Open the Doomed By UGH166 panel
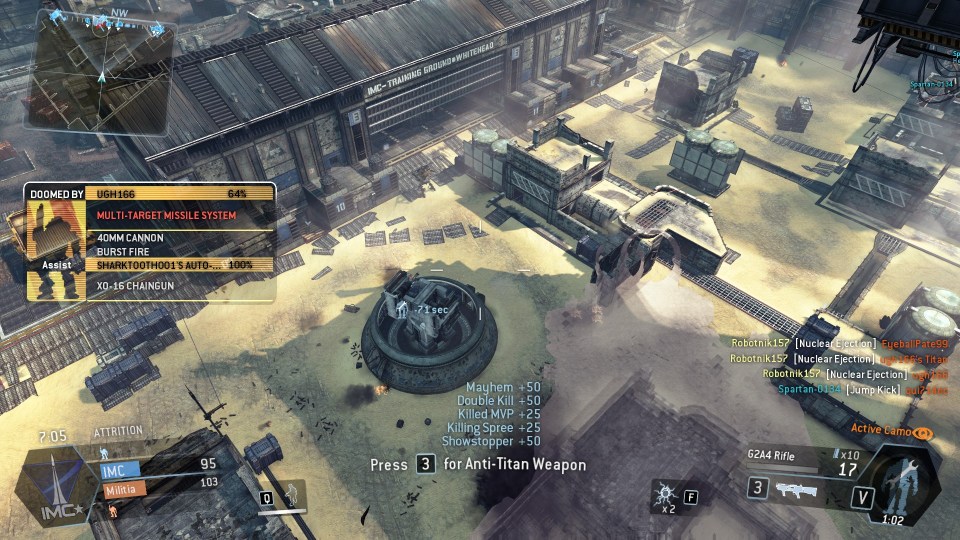 click(x=150, y=243)
